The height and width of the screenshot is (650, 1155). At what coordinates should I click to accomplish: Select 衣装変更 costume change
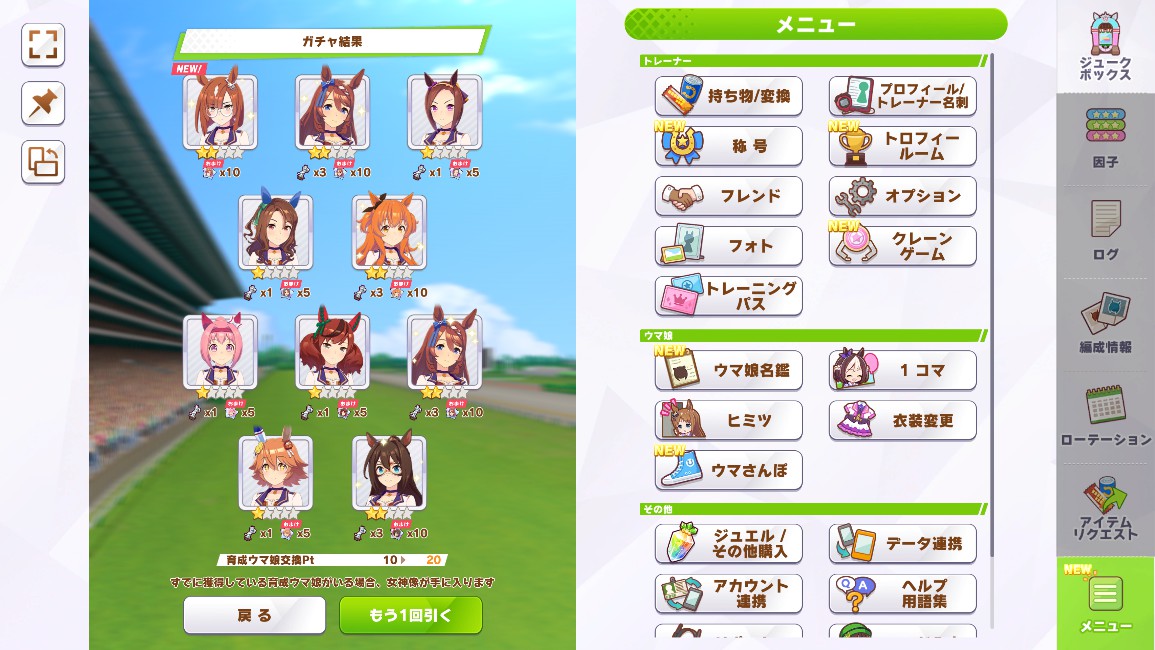903,421
